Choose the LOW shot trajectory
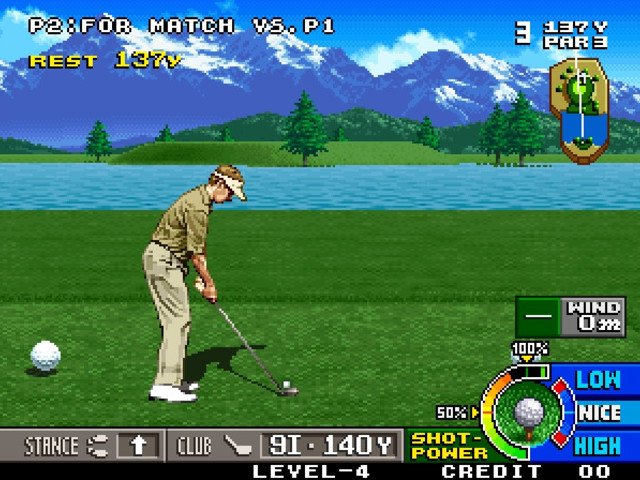The image size is (640, 480). pos(598,380)
